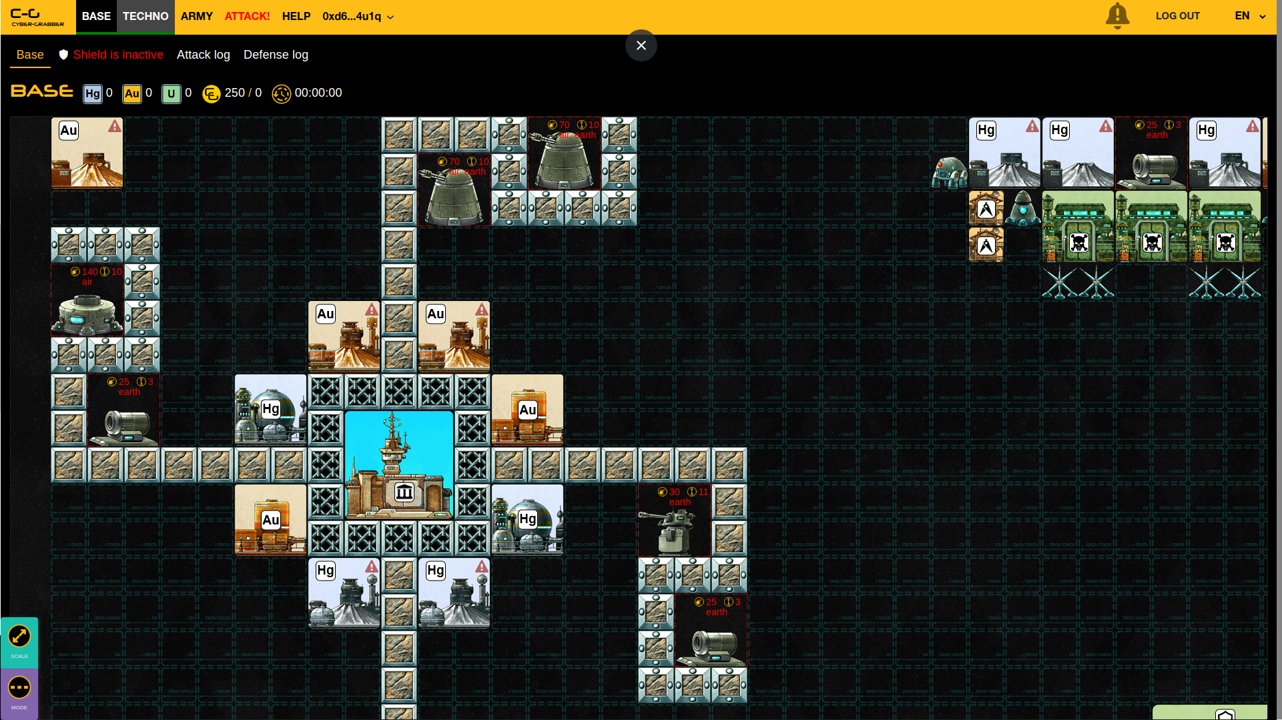Open the HELP page
The image size is (1282, 720).
[x=296, y=17]
